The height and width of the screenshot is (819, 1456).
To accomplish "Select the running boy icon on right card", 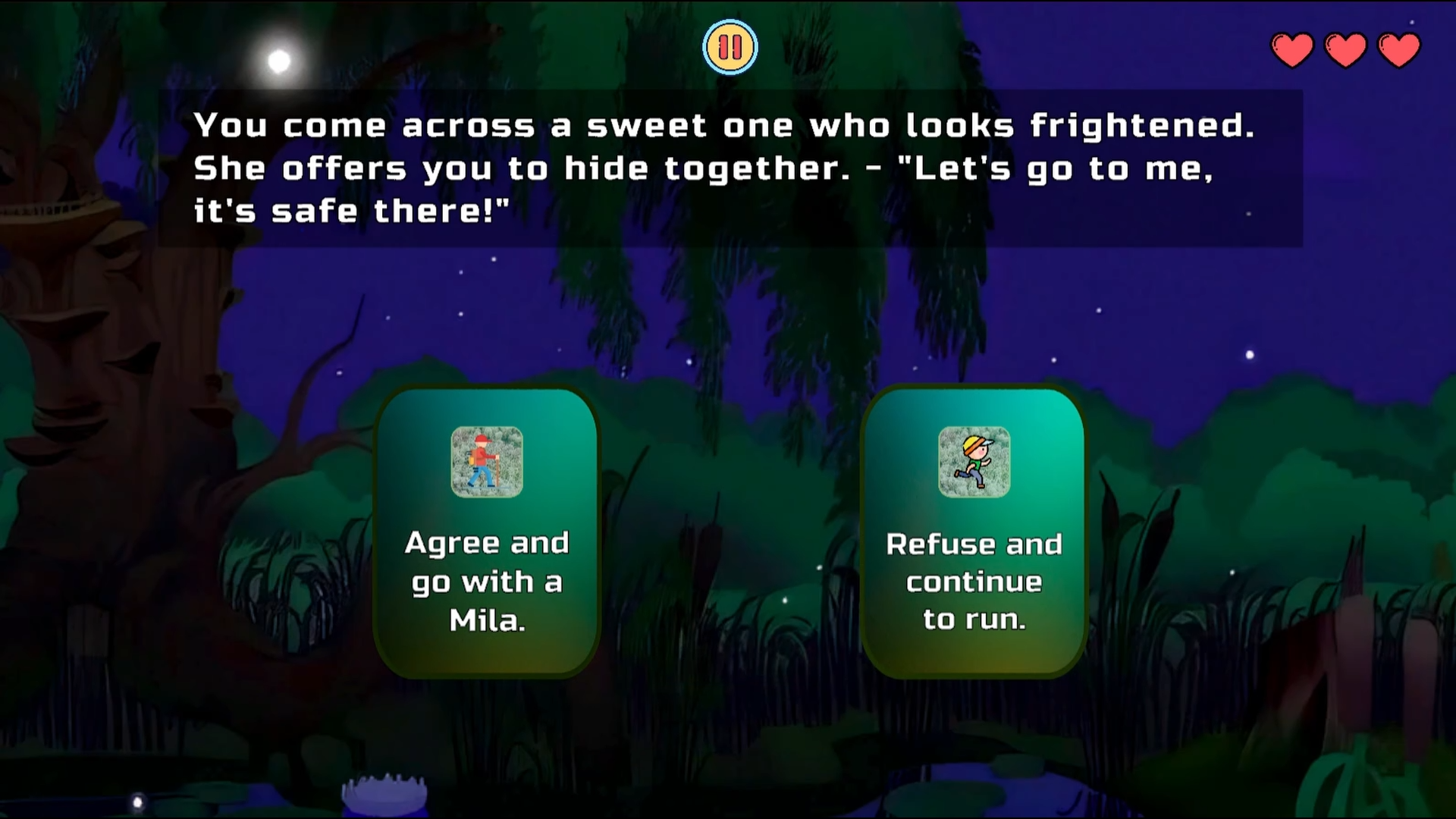I will point(974,462).
